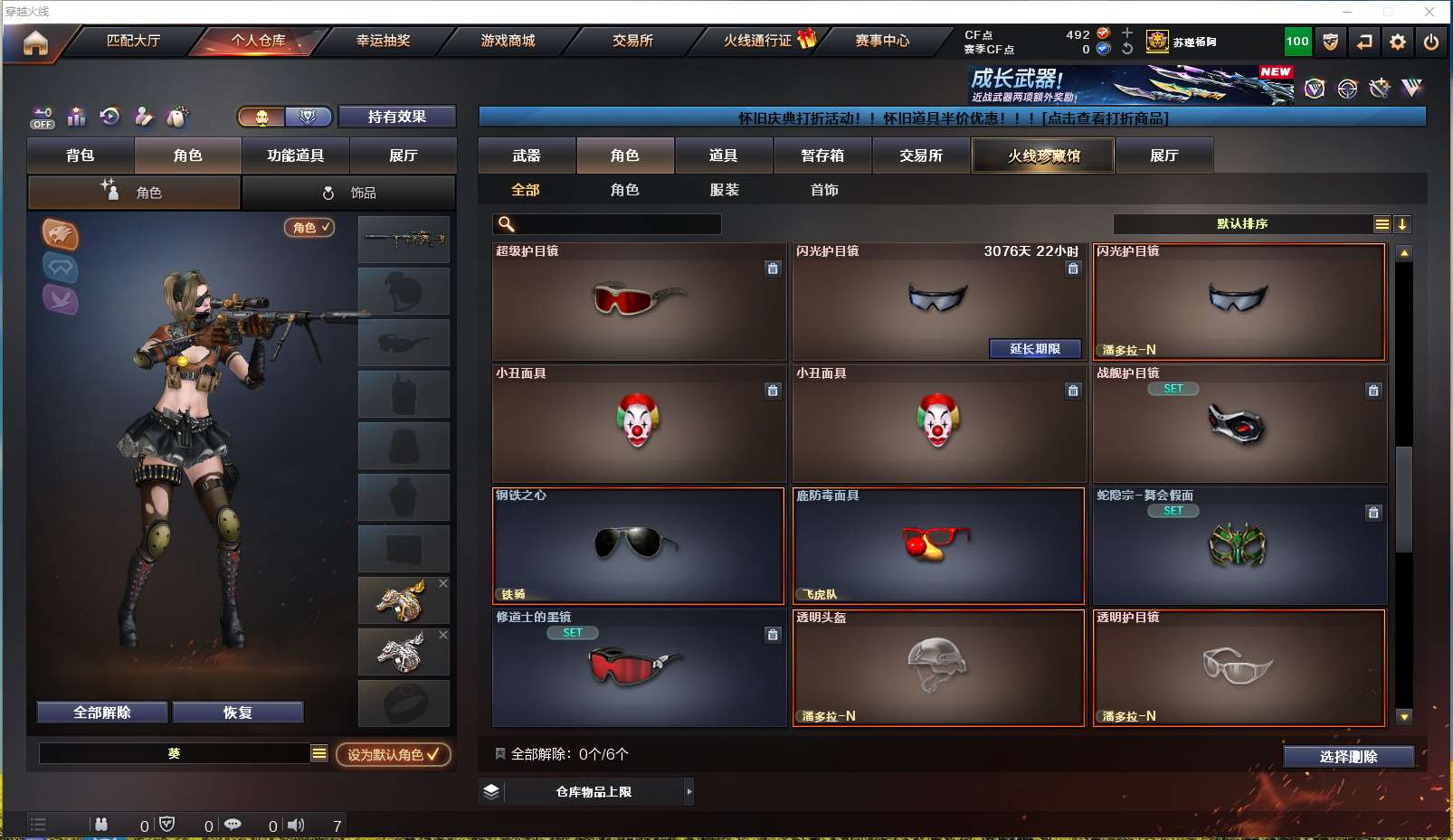Image resolution: width=1453 pixels, height=840 pixels.
Task: Filter items by 首饰 accessories
Action: [824, 190]
